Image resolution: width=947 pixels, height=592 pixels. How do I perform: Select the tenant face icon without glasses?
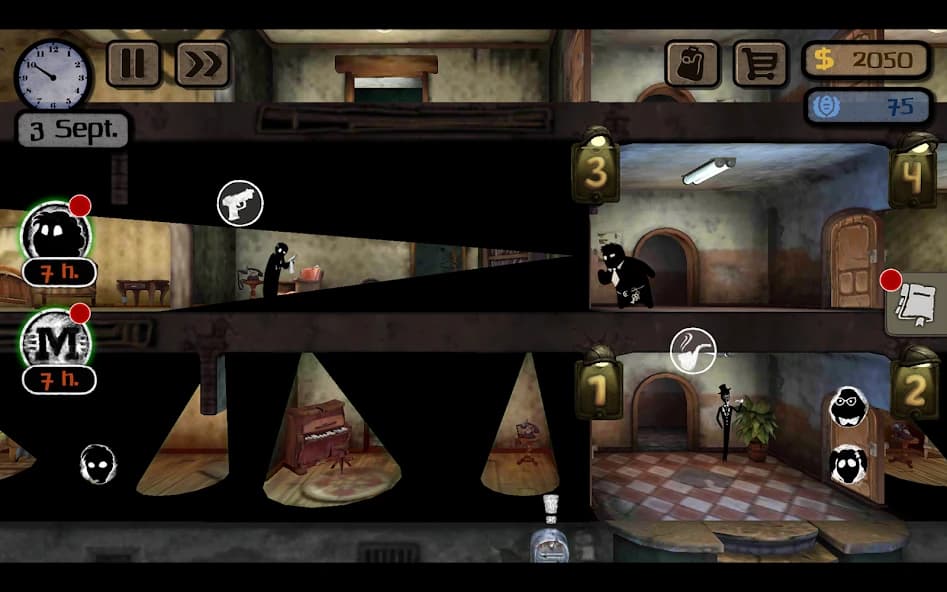(x=848, y=464)
